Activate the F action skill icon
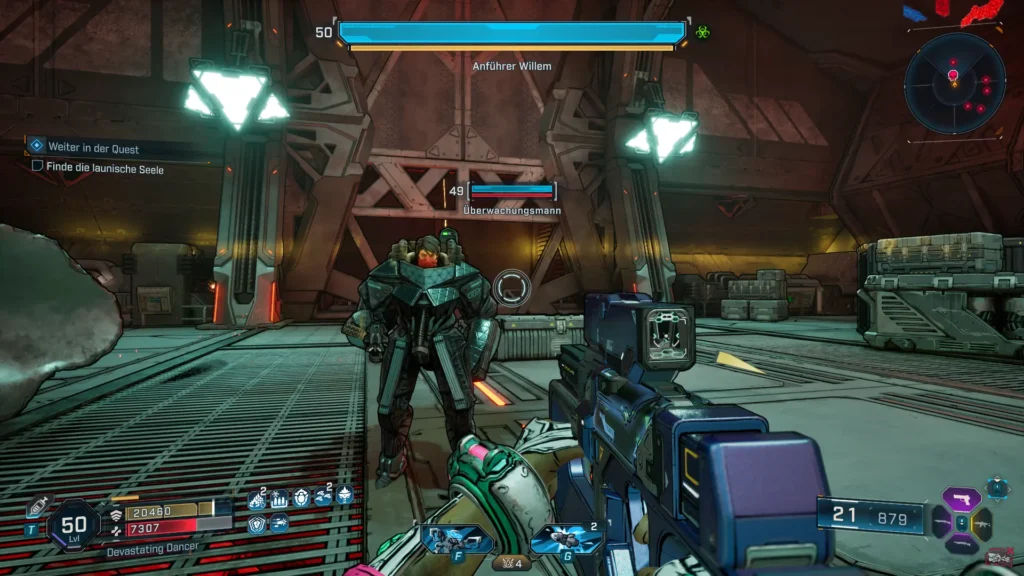This screenshot has height=576, width=1024. tap(457, 540)
